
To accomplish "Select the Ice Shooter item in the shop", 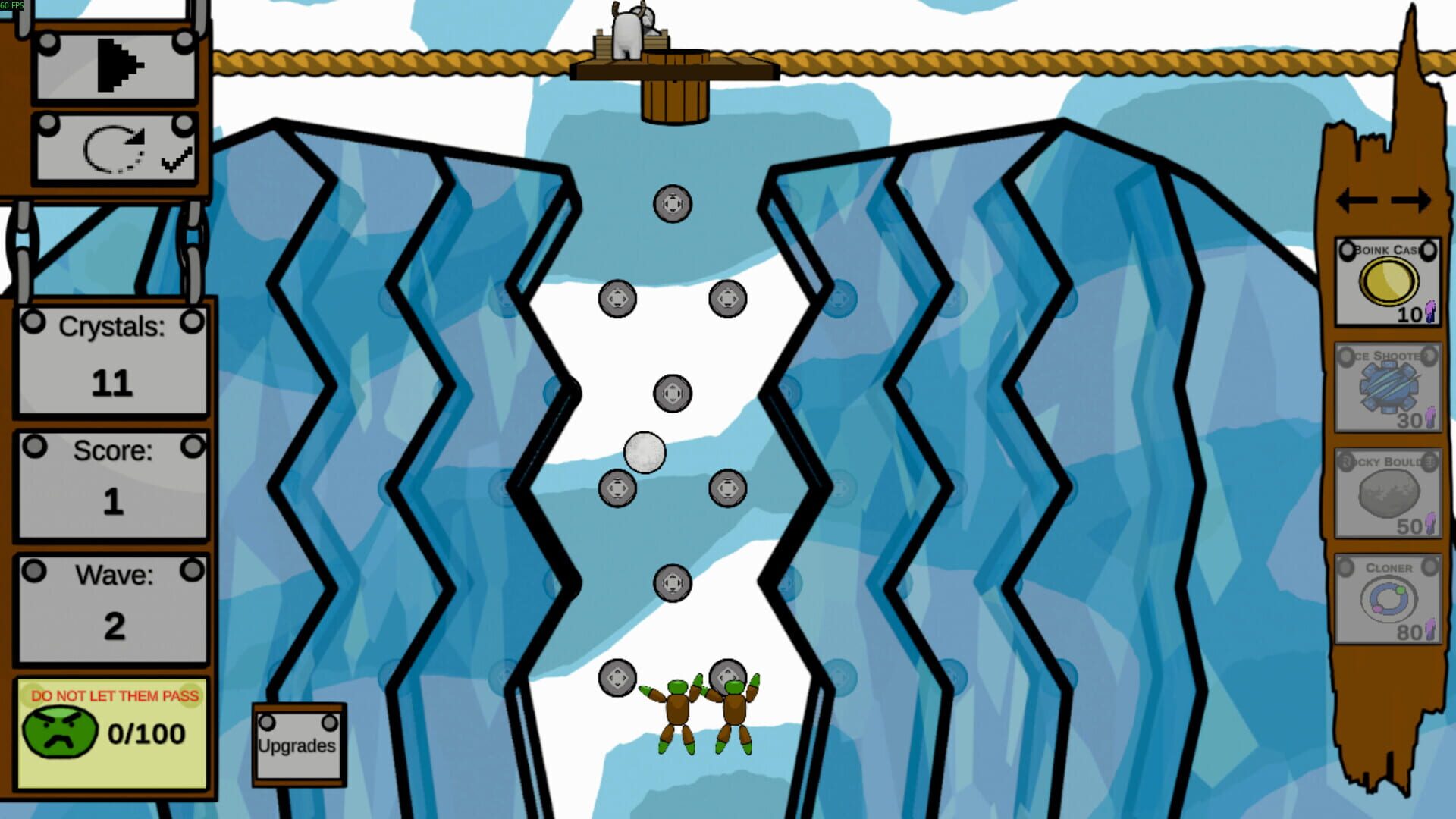I will click(x=1386, y=387).
